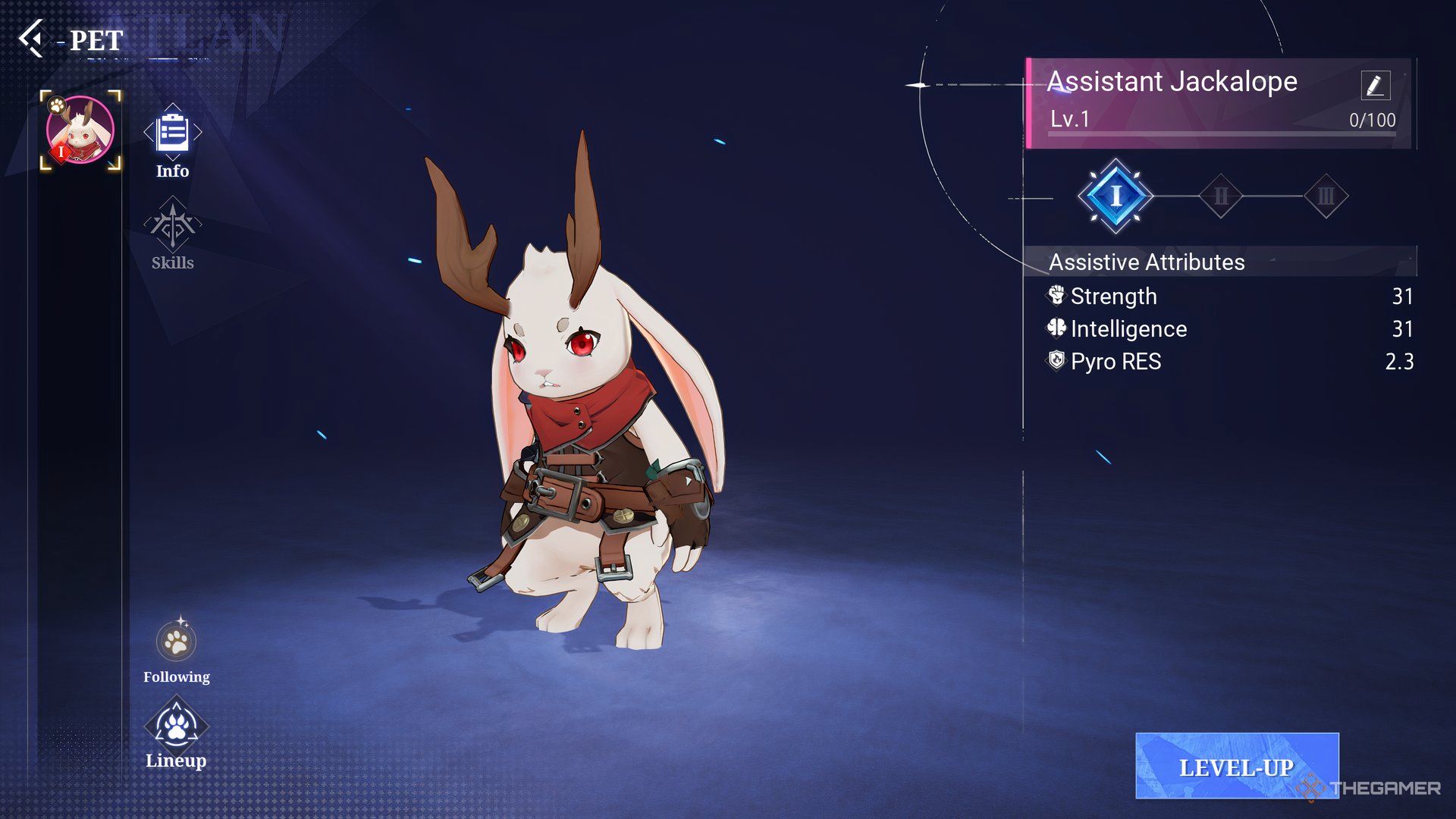
Task: Select the tier II diamond badge
Action: coord(1221,196)
